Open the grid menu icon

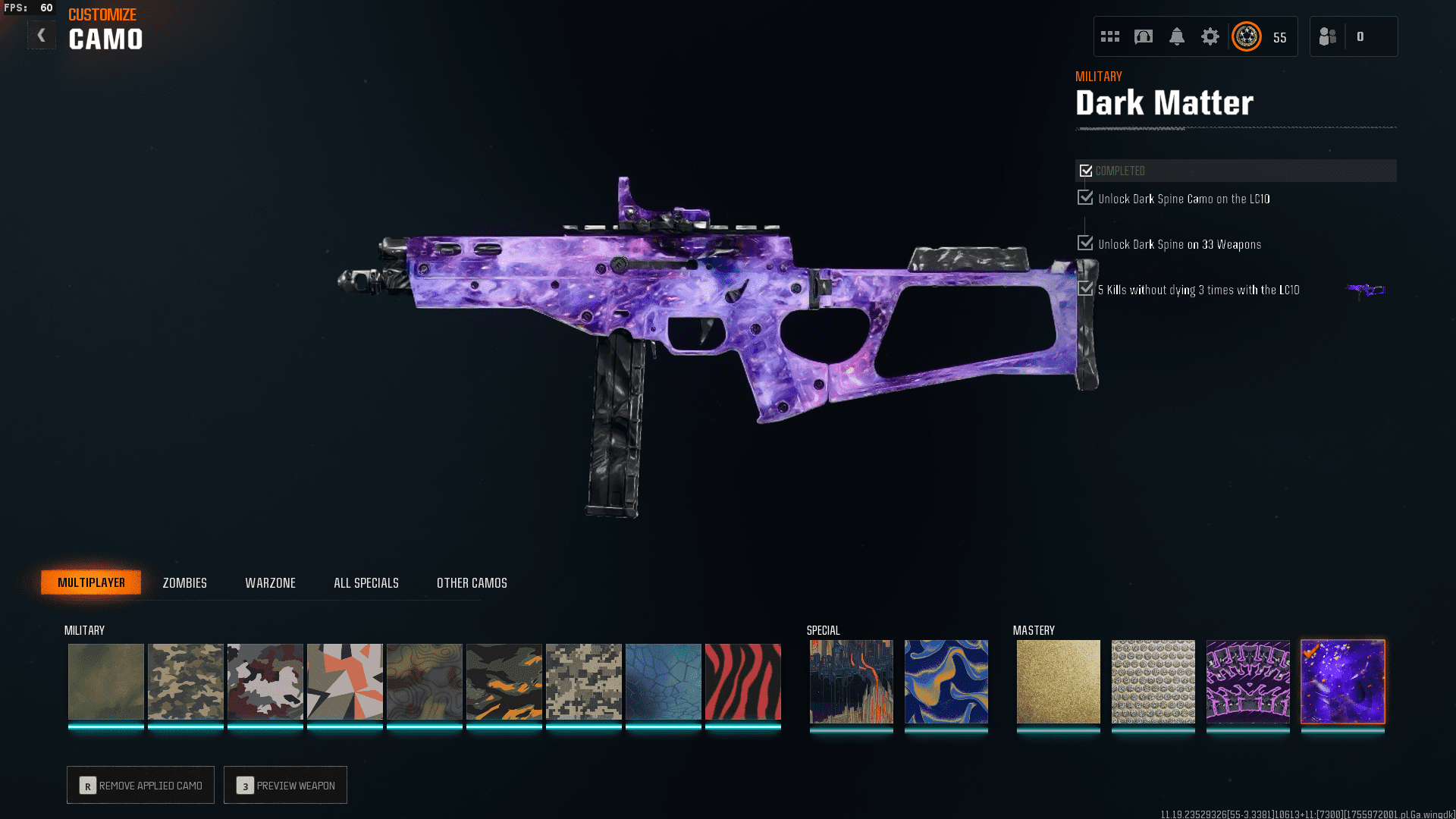point(1110,36)
